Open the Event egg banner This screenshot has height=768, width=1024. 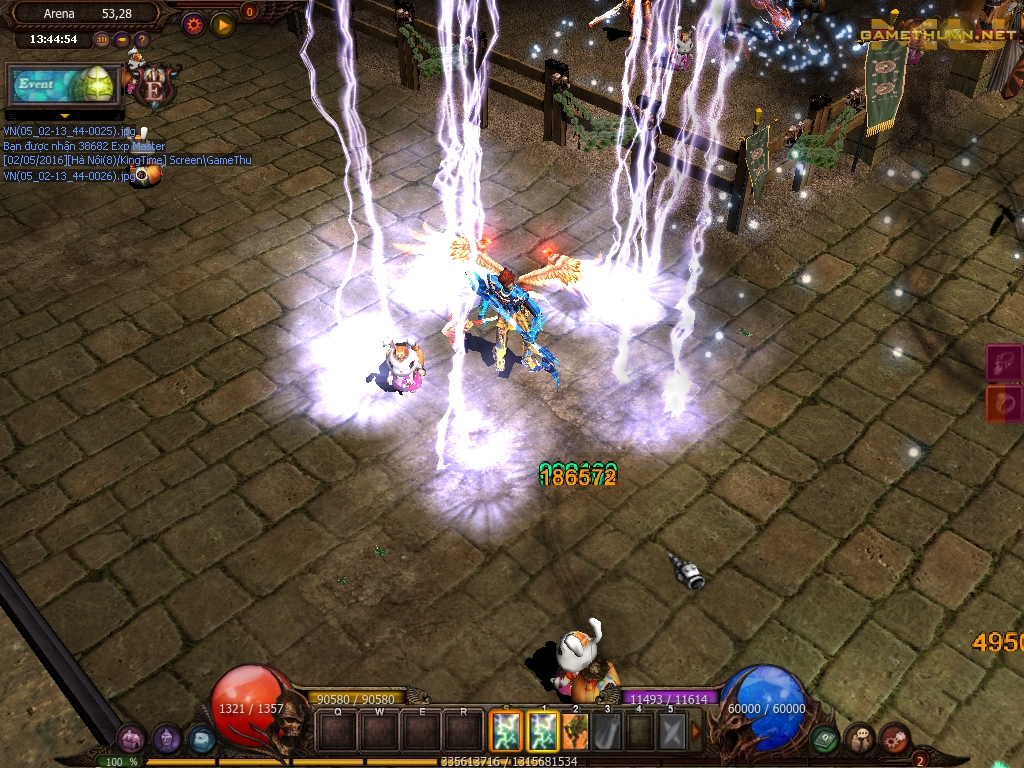(x=63, y=85)
